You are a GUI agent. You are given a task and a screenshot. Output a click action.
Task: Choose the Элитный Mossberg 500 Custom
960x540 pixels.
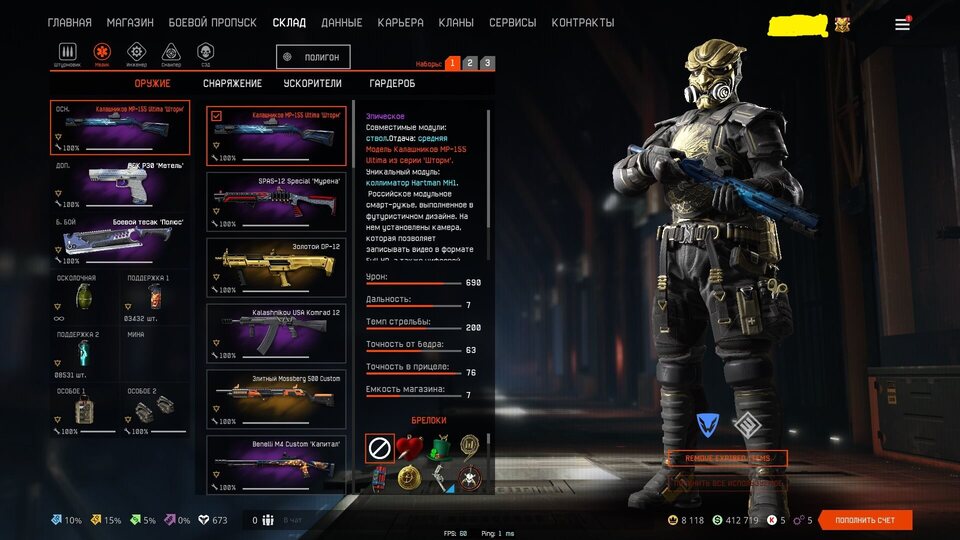(275, 397)
